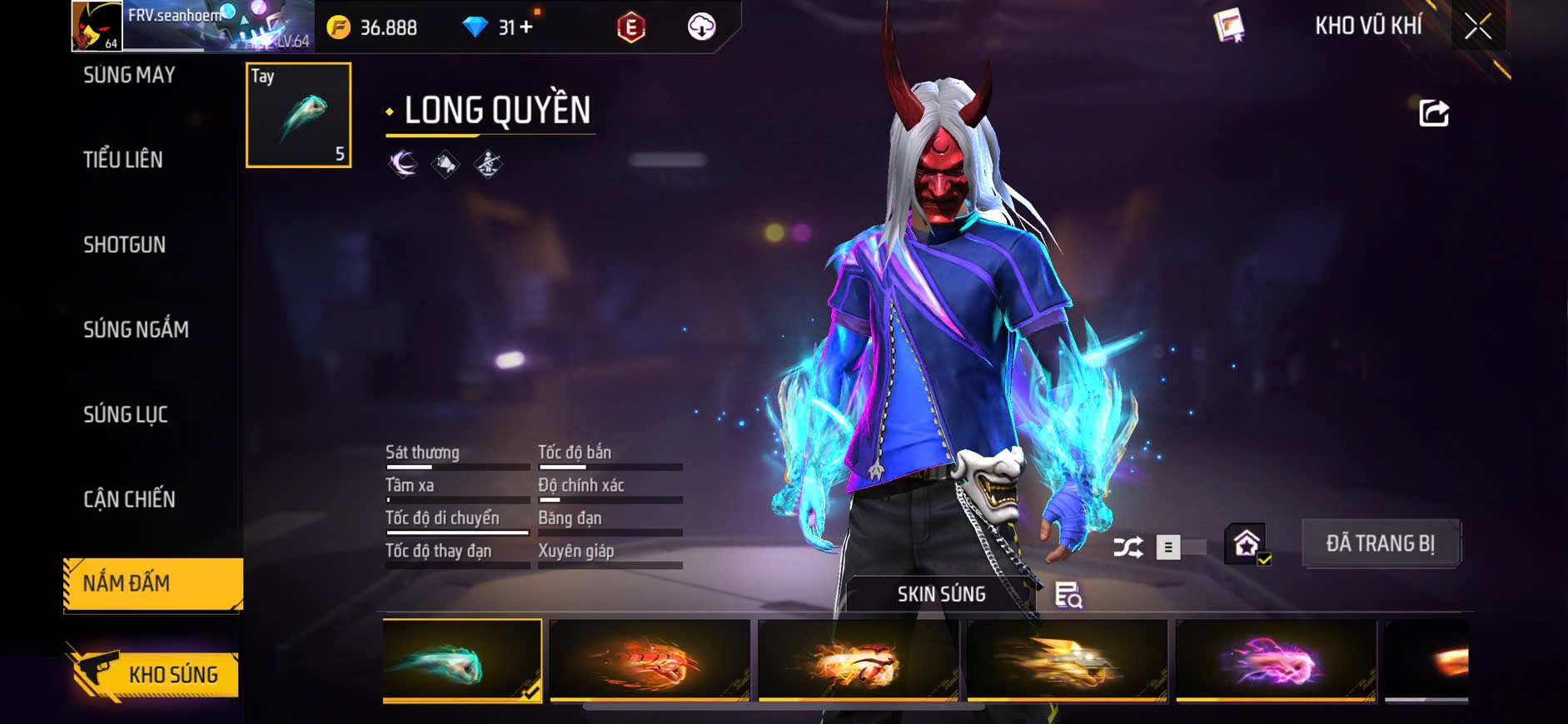Choose the Súng Lục category

pos(126,414)
